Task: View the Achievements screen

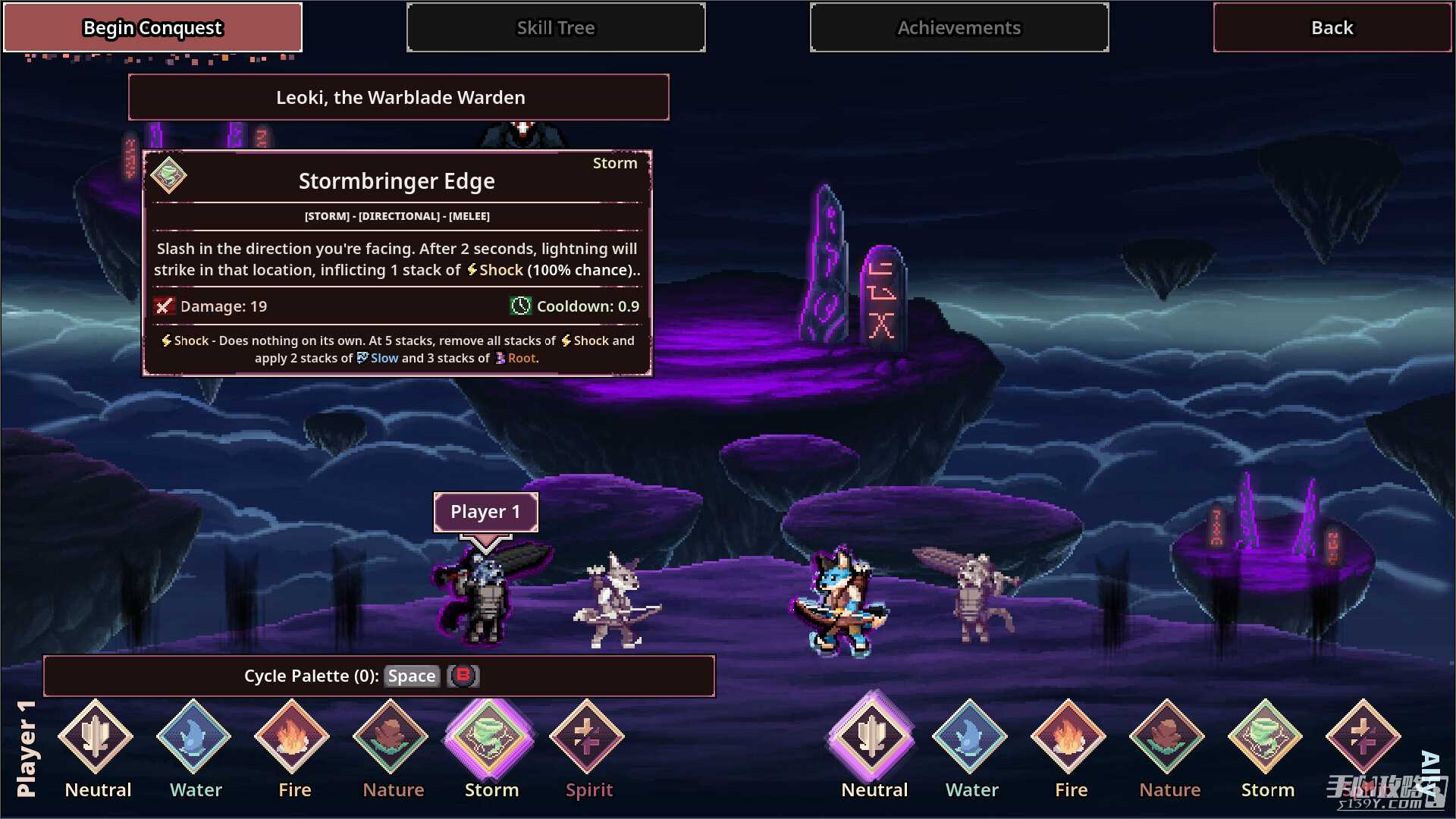Action: (x=959, y=28)
